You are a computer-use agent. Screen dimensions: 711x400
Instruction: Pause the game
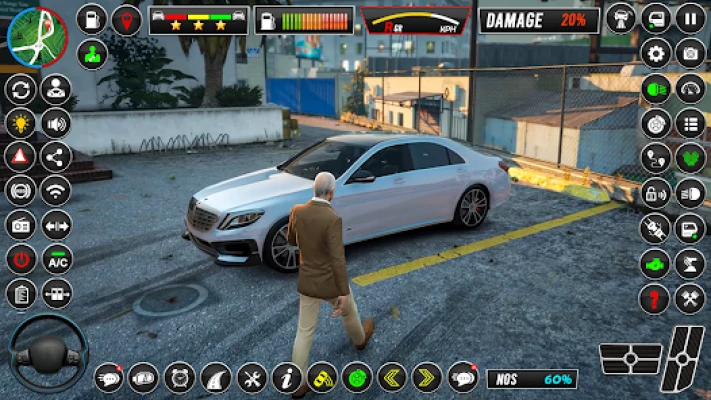tap(690, 18)
